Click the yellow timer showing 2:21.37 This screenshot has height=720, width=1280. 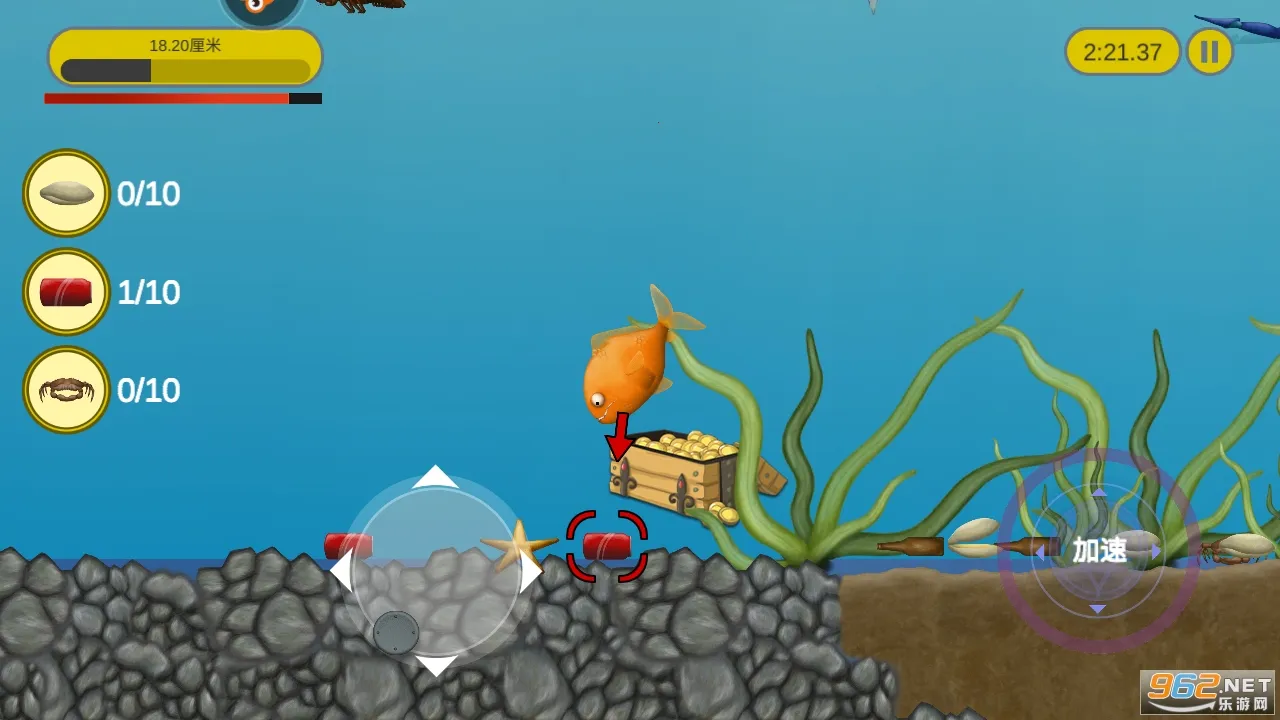[1122, 52]
